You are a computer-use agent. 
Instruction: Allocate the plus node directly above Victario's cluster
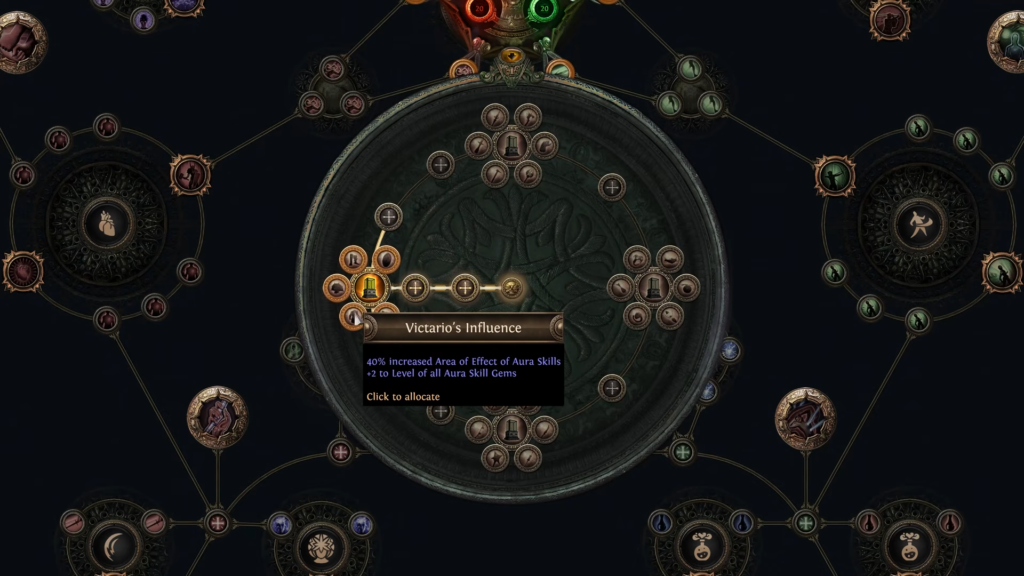click(388, 215)
